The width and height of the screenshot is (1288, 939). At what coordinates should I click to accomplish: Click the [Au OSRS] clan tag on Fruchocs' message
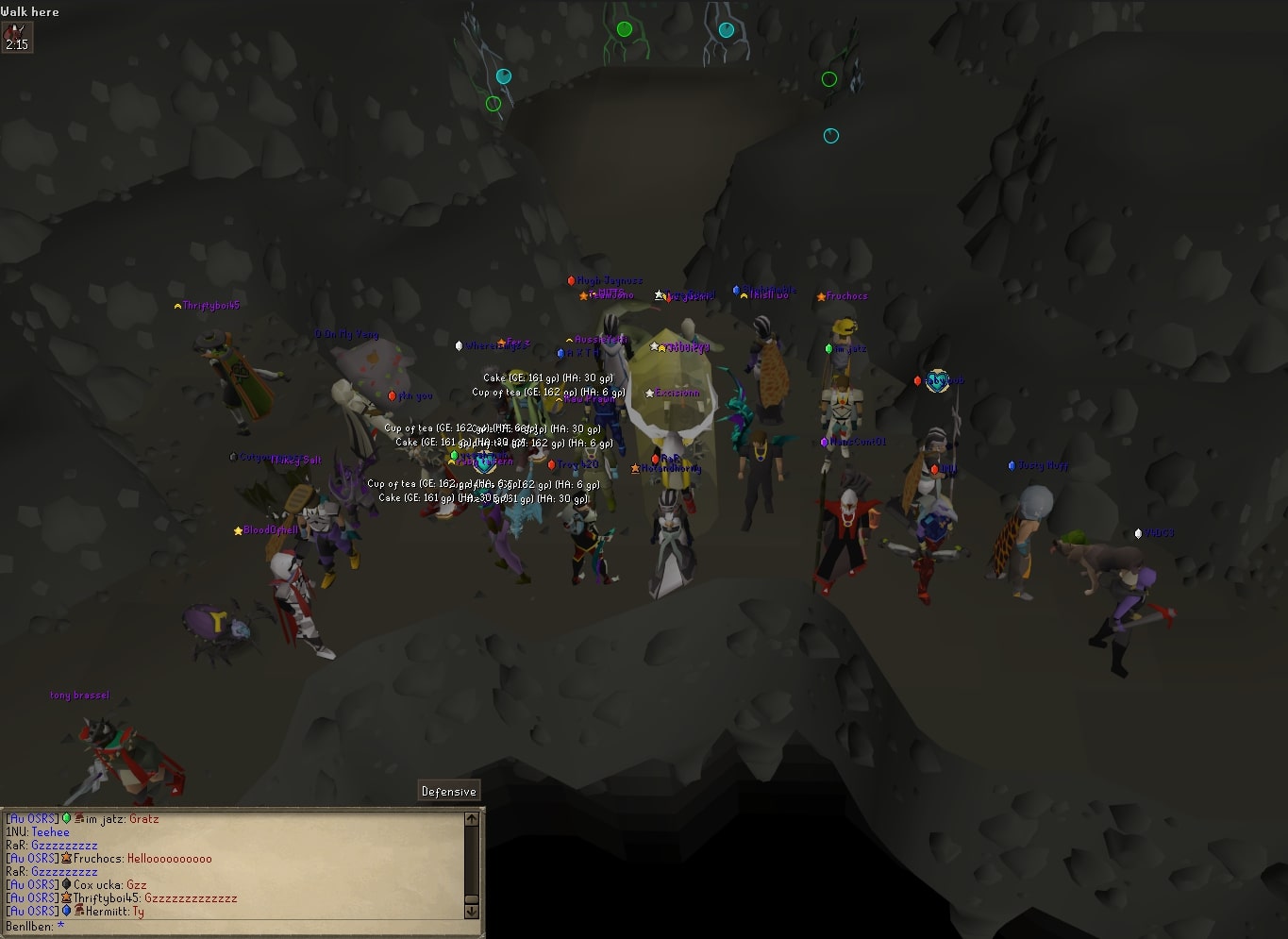[31, 859]
